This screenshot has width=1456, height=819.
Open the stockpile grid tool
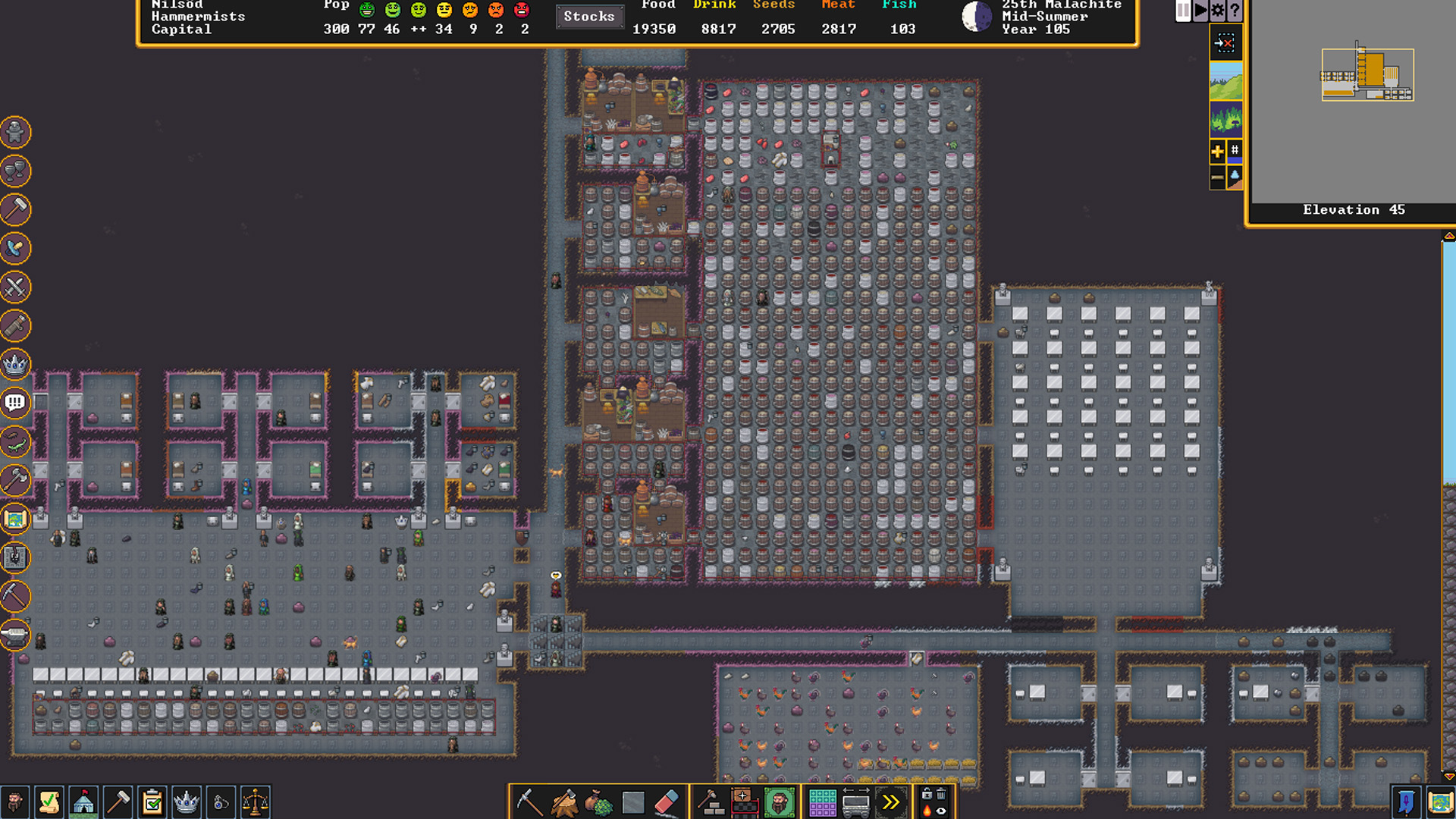[822, 802]
